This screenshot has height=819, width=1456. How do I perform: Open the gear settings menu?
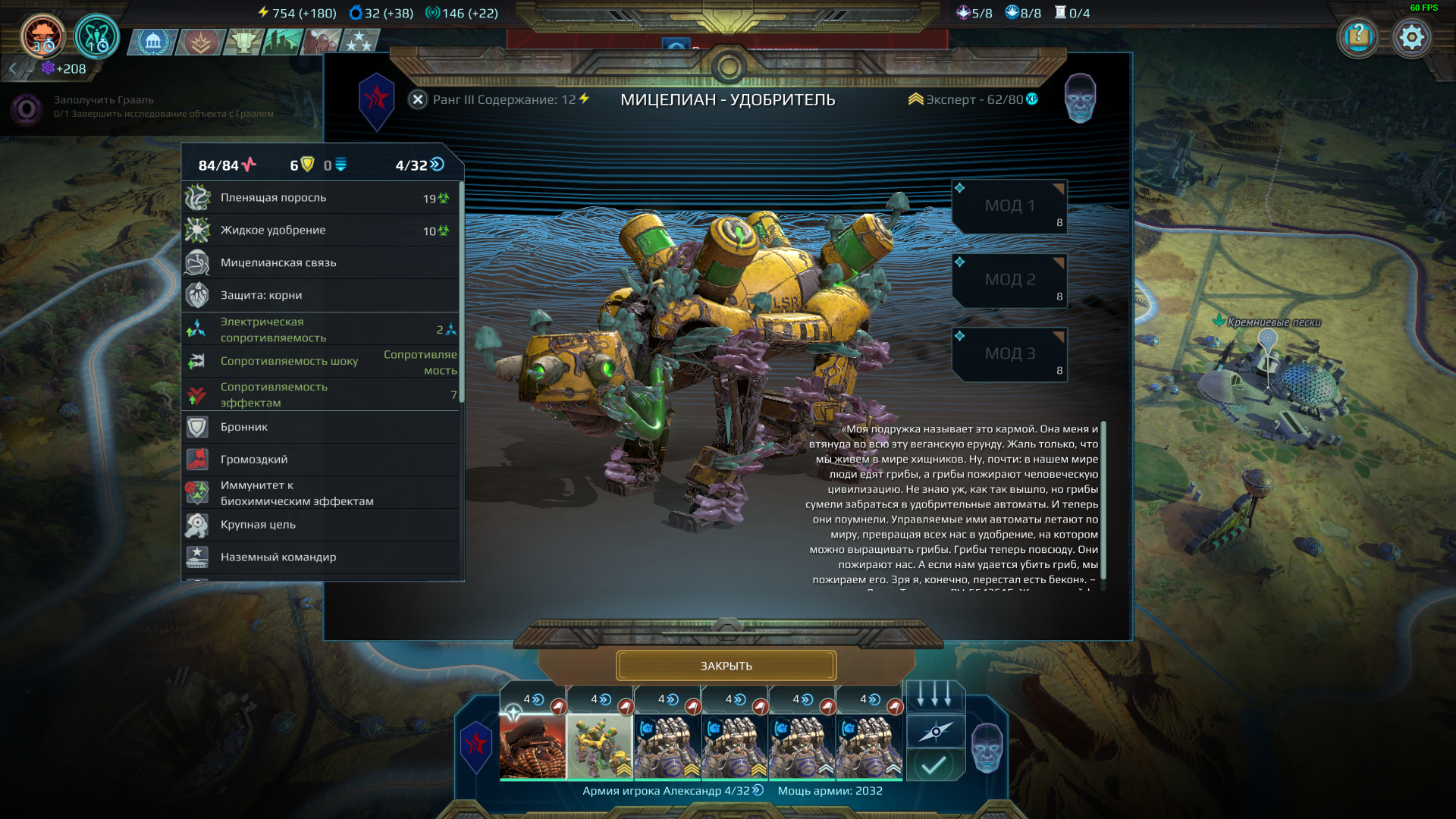1411,36
